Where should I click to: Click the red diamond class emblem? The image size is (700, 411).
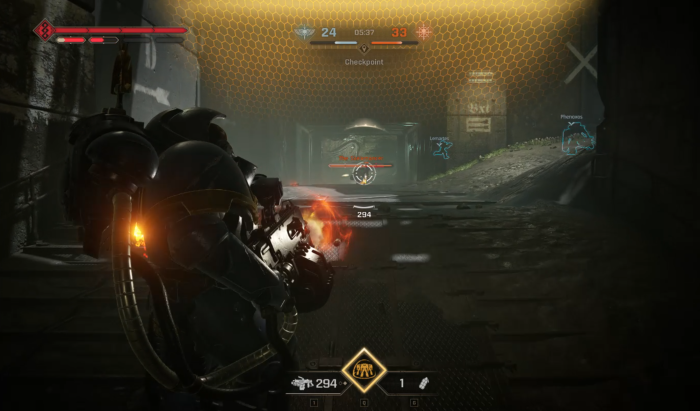(x=44, y=31)
